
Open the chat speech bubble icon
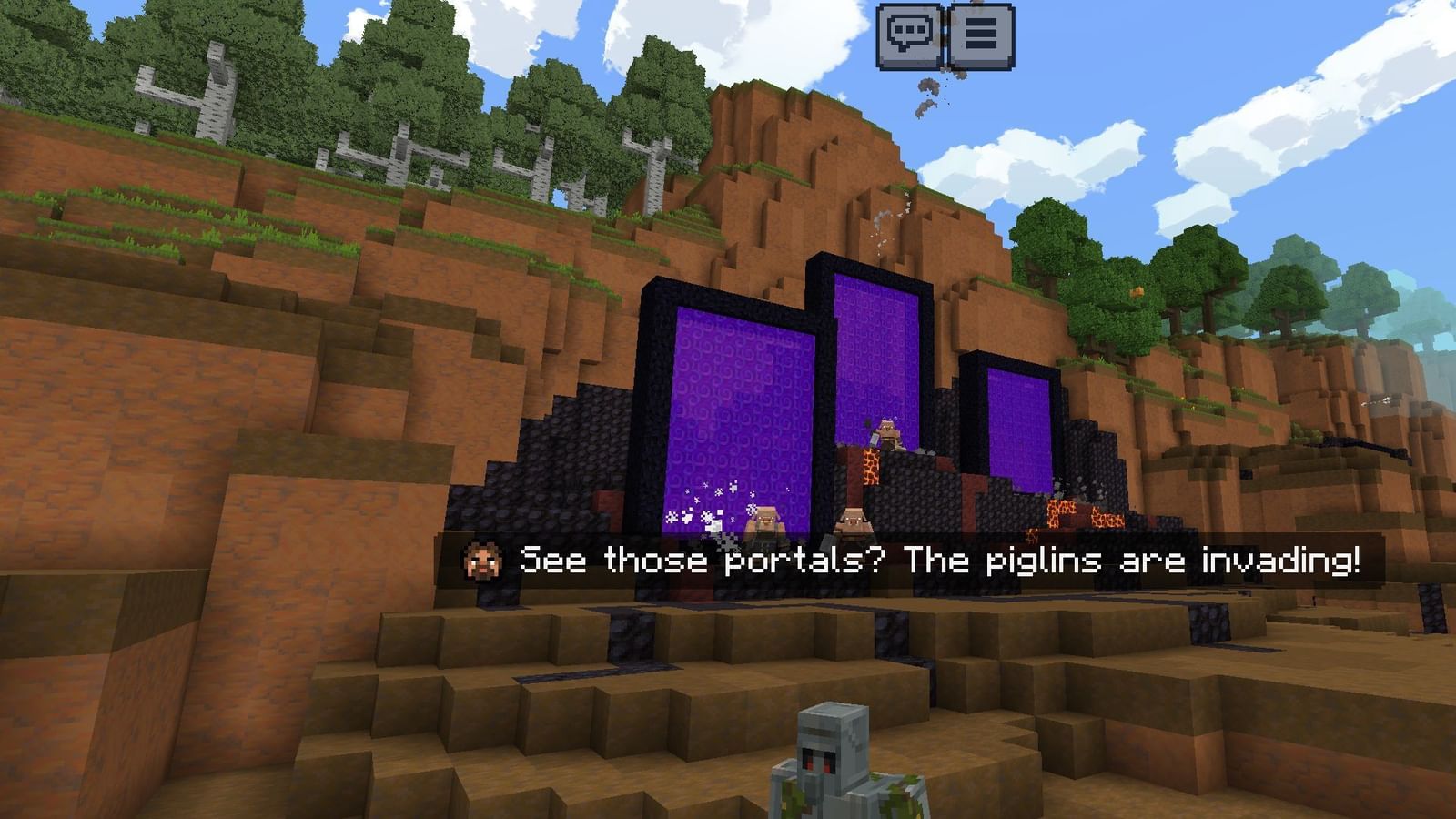[907, 35]
